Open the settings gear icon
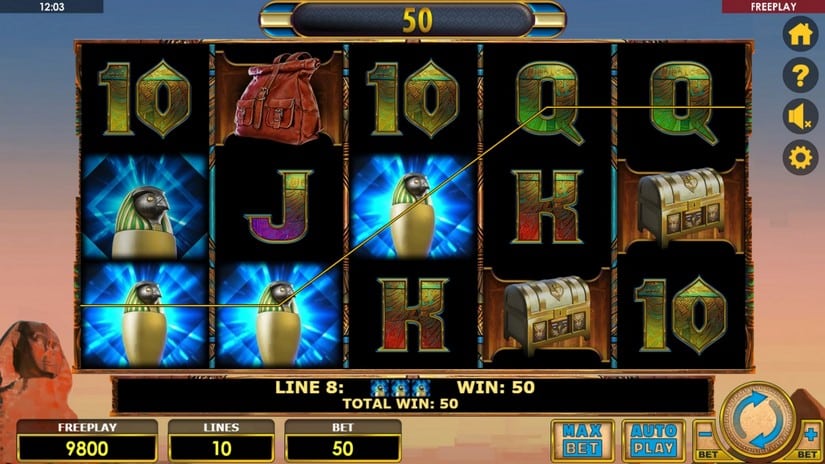Viewport: 825px width, 464px height. click(800, 158)
